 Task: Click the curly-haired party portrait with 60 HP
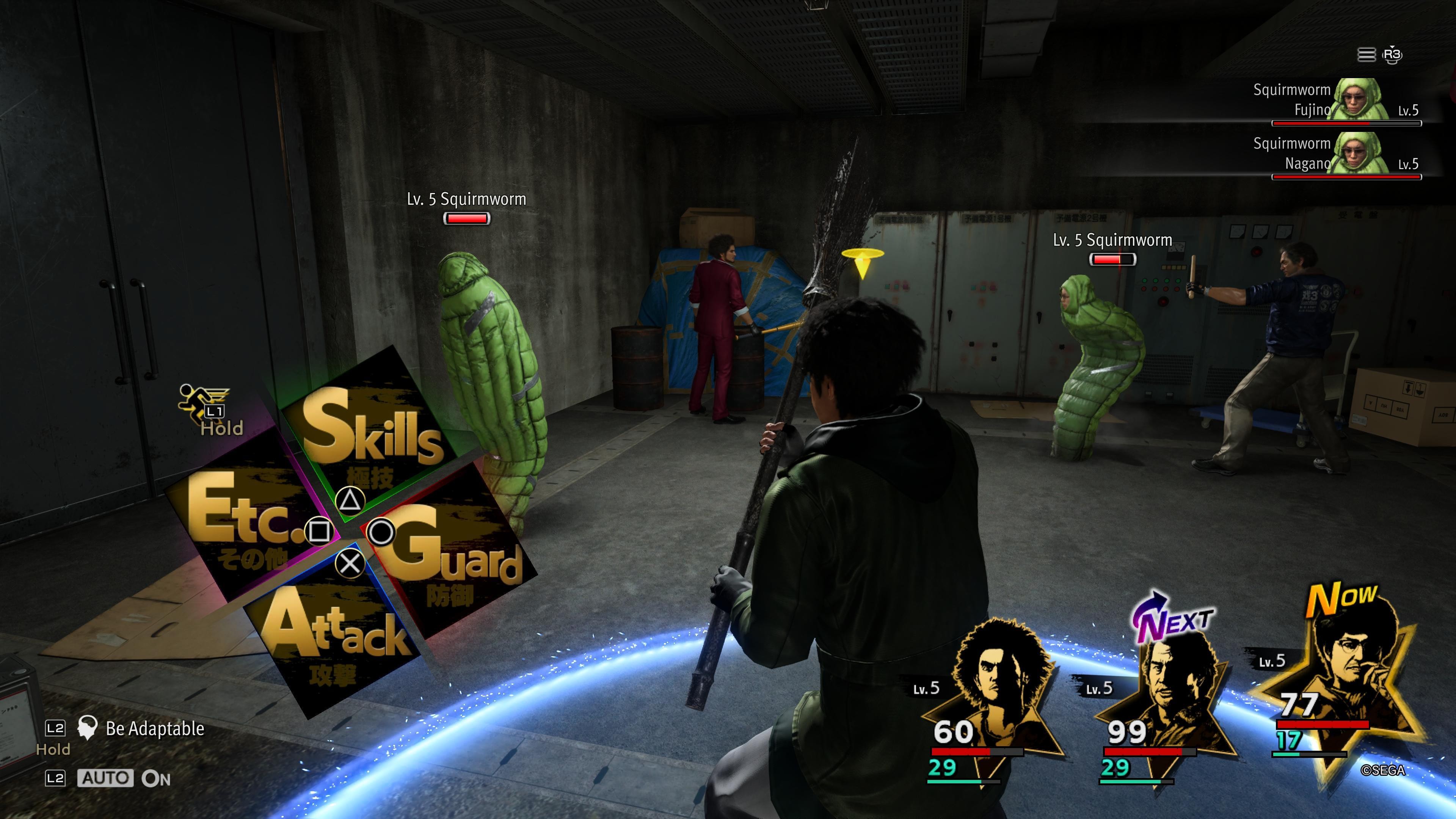point(995,695)
